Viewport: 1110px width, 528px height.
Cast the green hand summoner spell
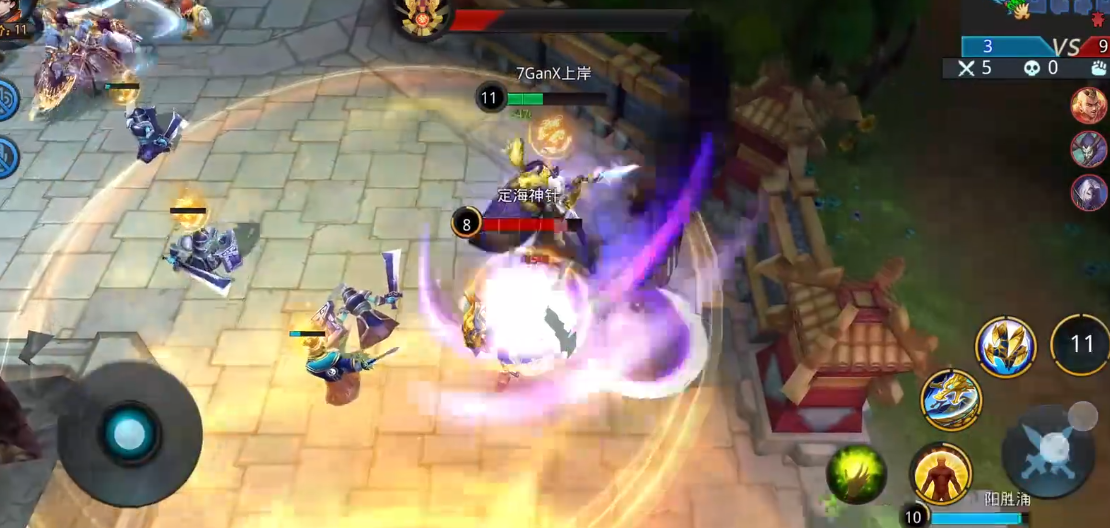(856, 473)
